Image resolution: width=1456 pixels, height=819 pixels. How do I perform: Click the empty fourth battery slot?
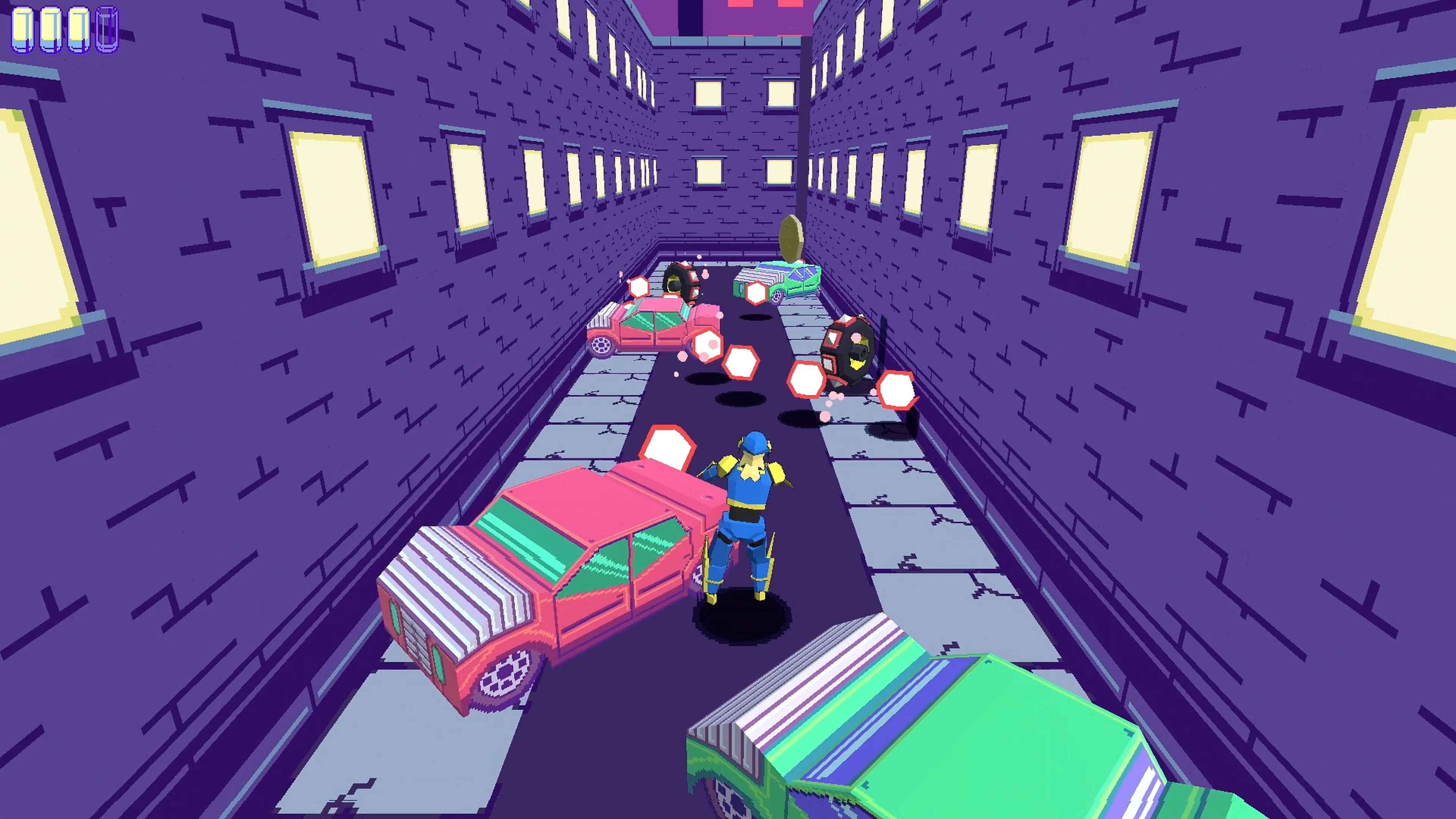point(105,31)
